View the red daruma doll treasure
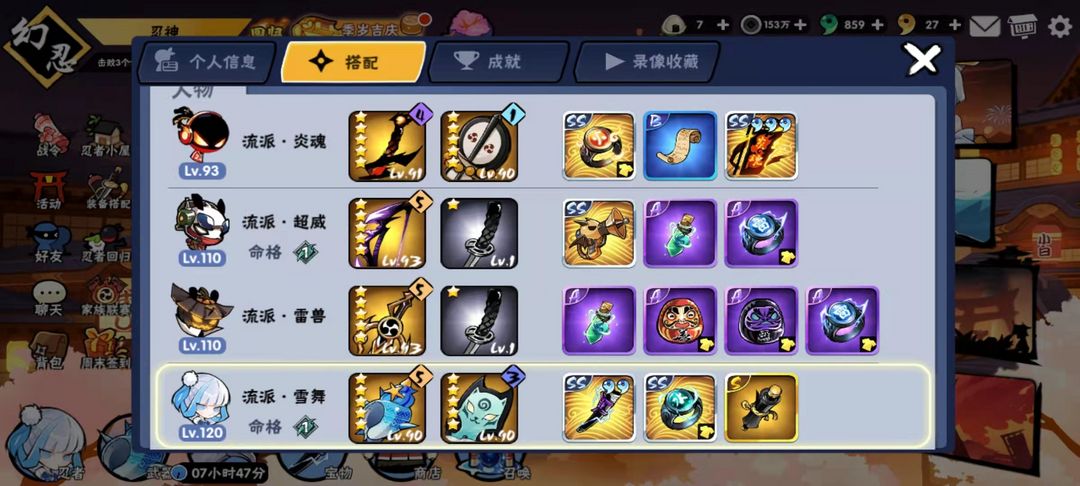 [x=680, y=320]
